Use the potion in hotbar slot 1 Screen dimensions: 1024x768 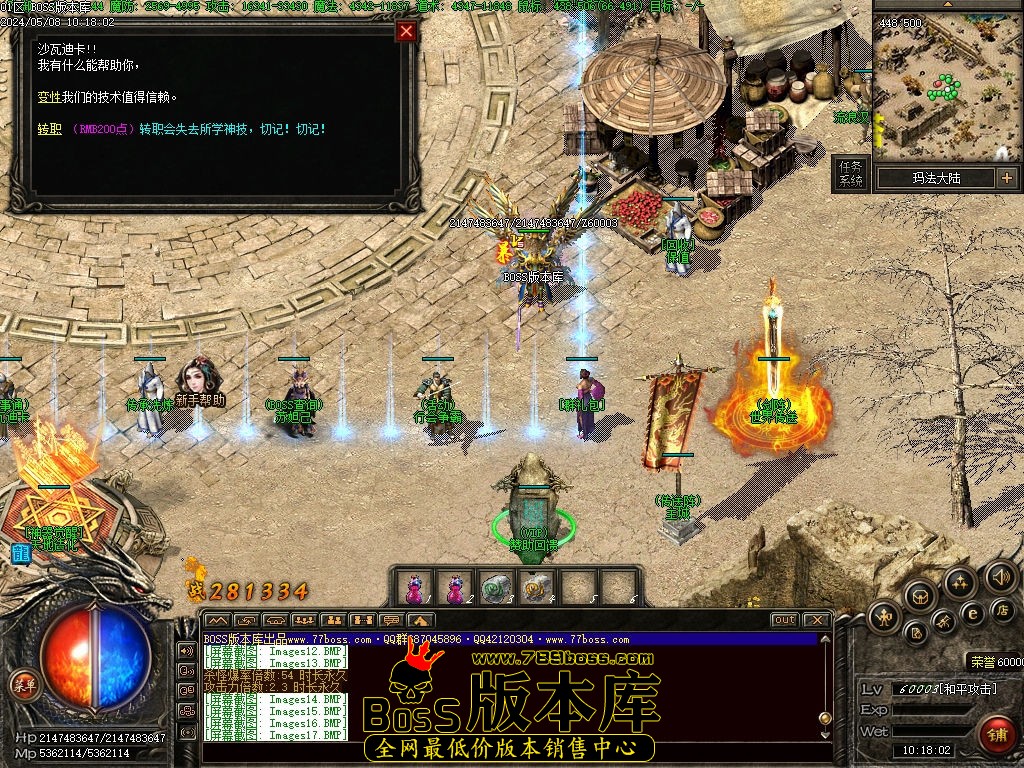414,587
